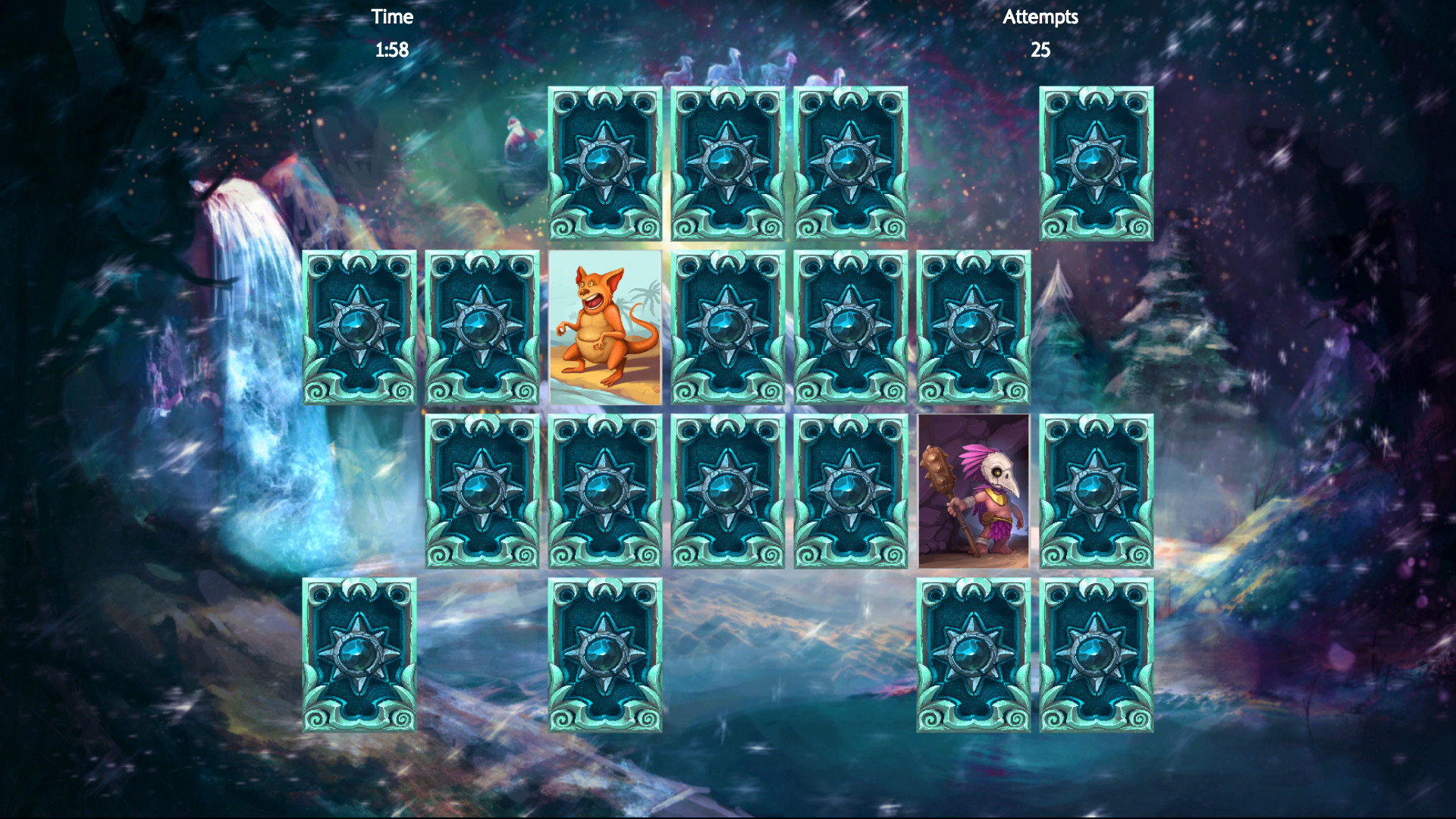Flip the isolated card at the far top right
The width and height of the screenshot is (1456, 819).
(x=1096, y=163)
